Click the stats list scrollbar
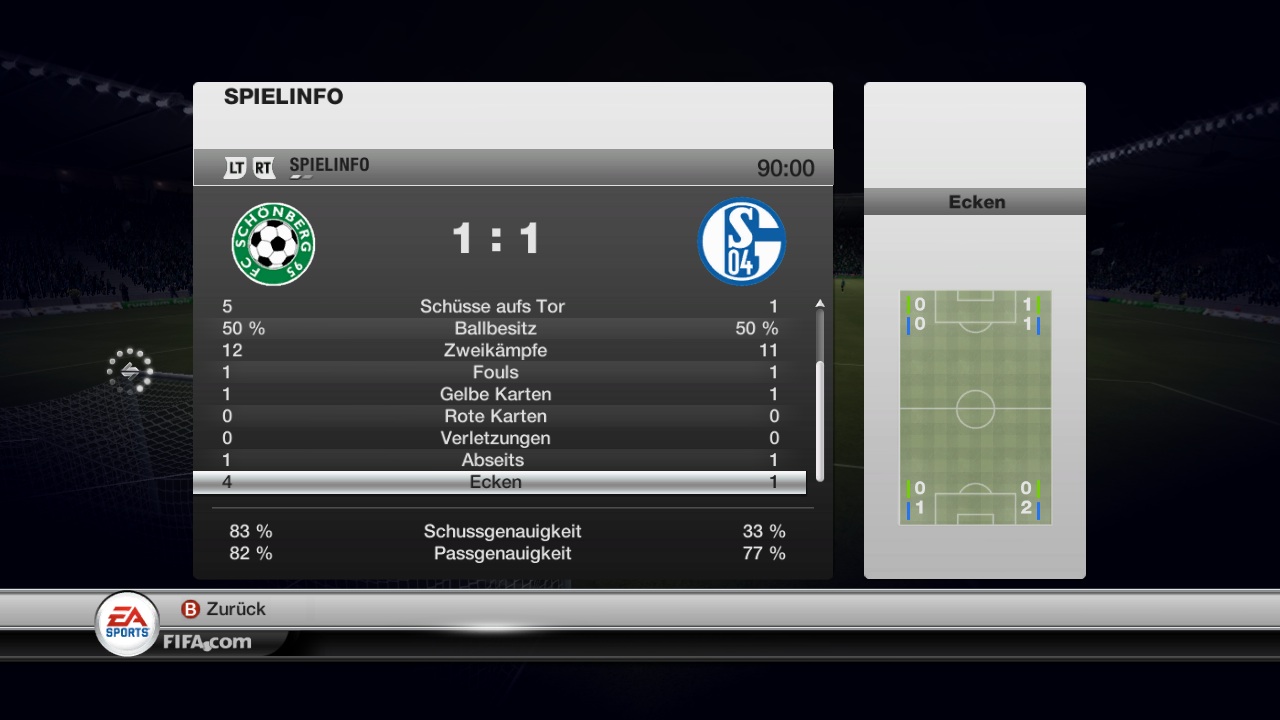This screenshot has width=1280, height=720. point(820,420)
